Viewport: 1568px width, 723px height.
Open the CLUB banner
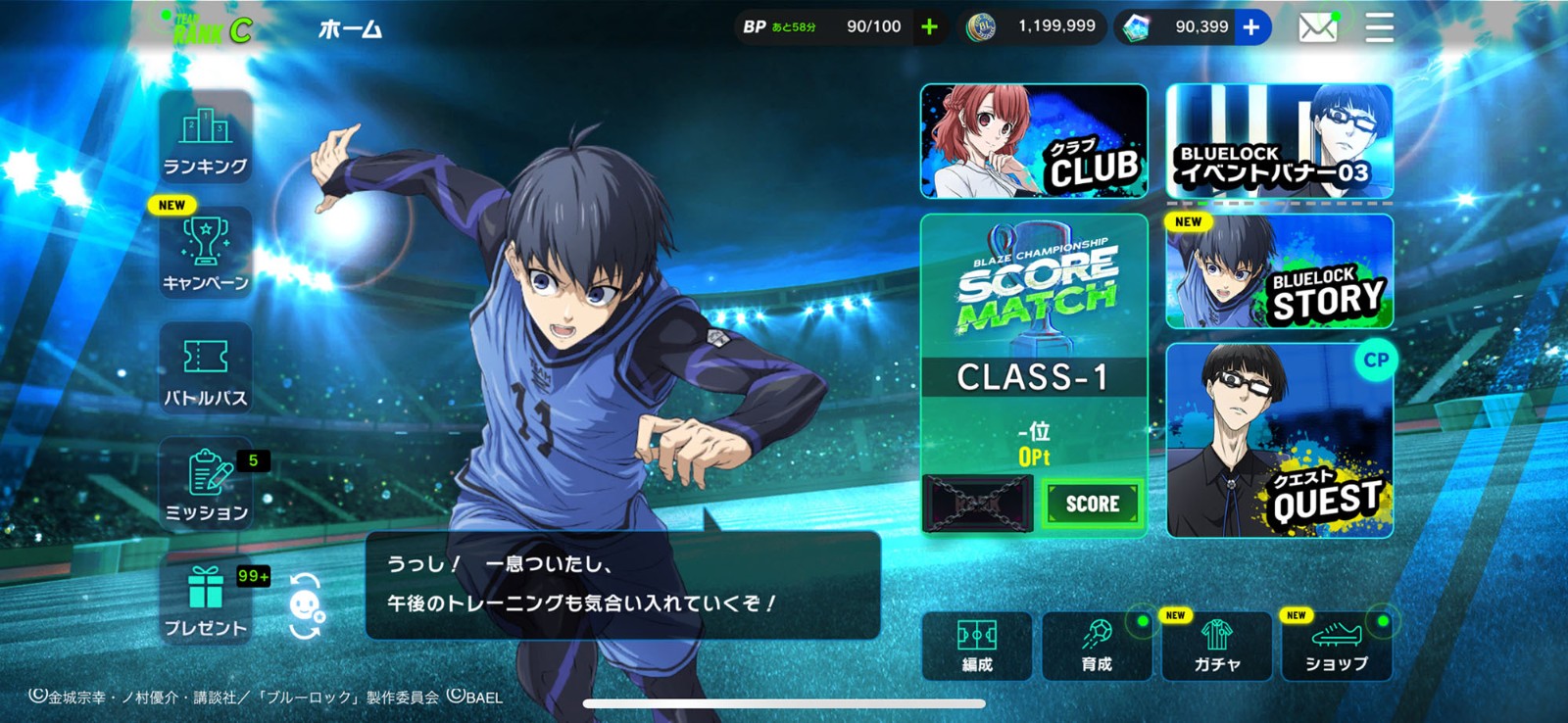[x=1033, y=142]
